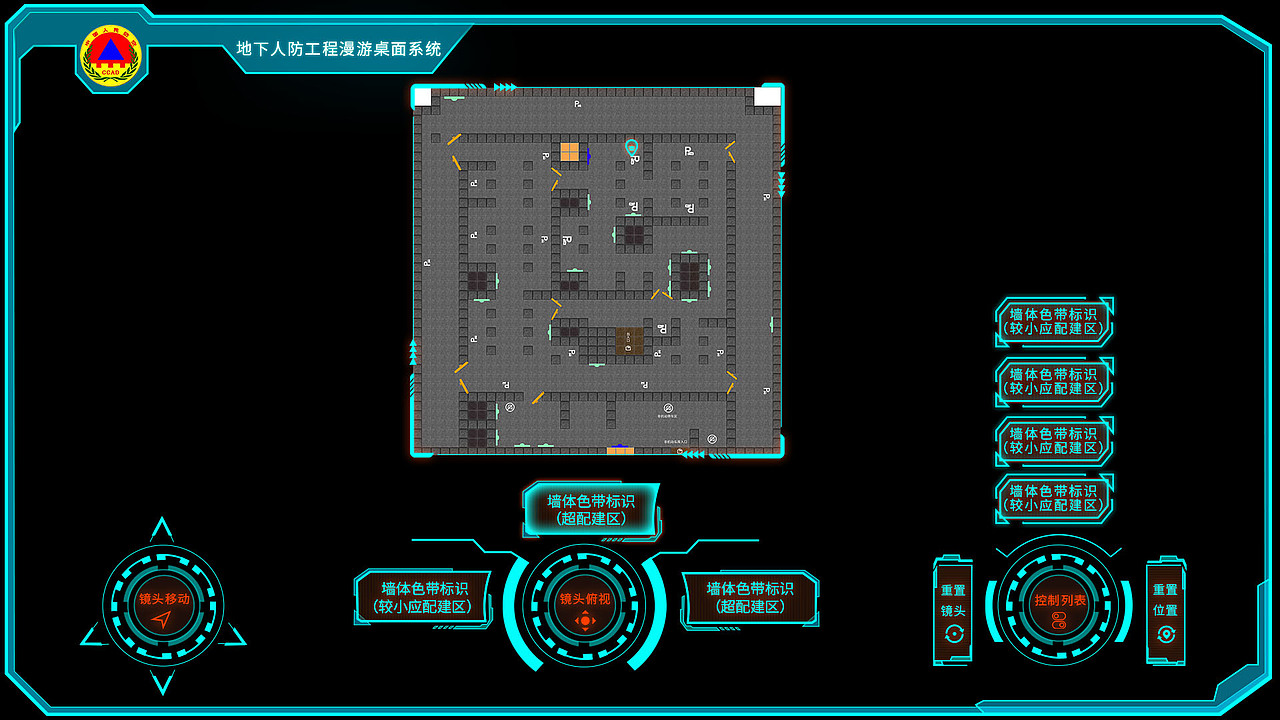Toggle the bottom 较小应配建区 marker button
The width and height of the screenshot is (1280, 720).
(1054, 498)
